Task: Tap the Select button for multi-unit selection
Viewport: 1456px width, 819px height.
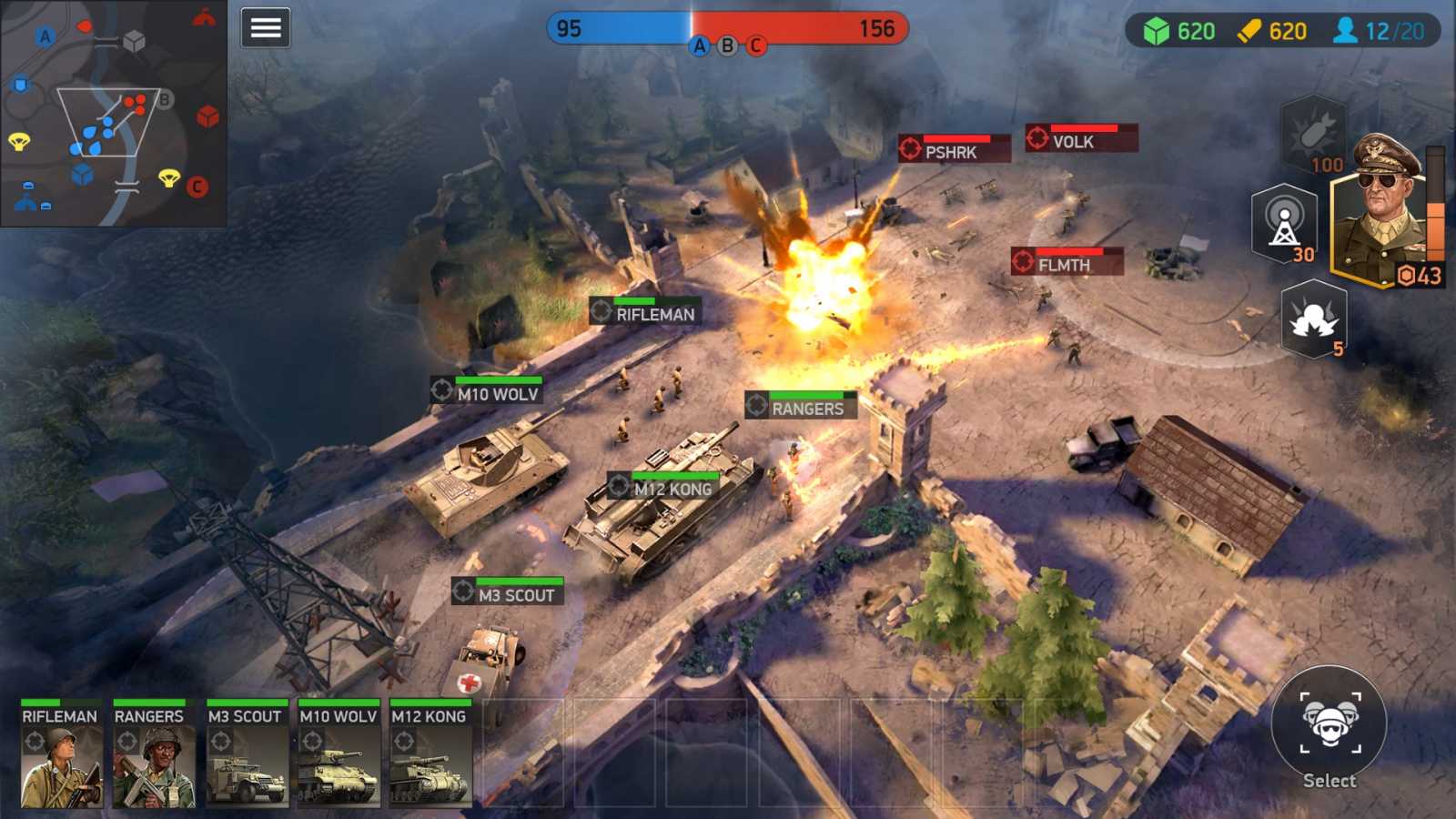Action: click(x=1328, y=728)
